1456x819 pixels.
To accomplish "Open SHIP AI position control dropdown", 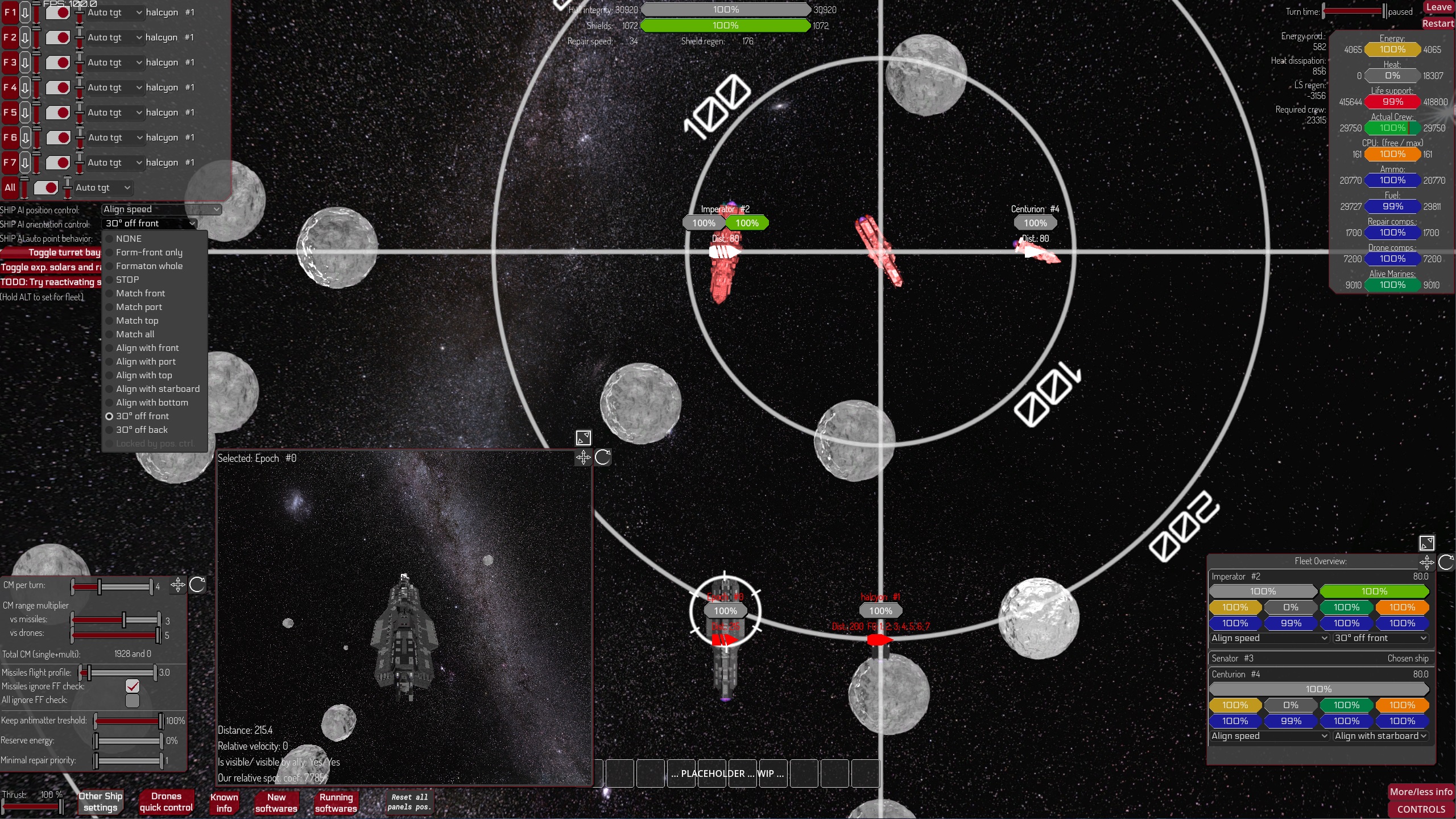I will [162, 209].
